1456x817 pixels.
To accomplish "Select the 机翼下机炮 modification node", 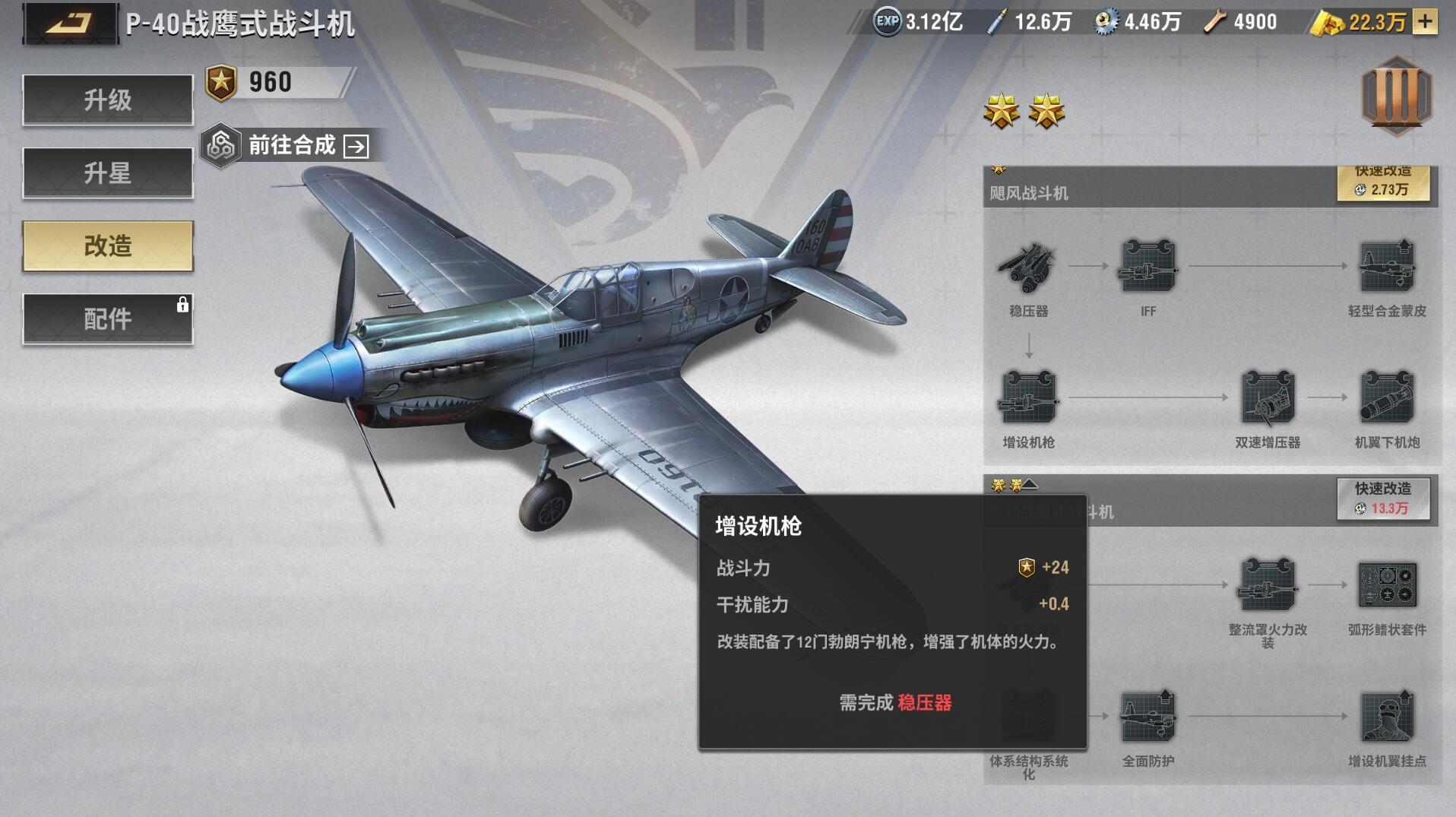I will (x=1387, y=397).
